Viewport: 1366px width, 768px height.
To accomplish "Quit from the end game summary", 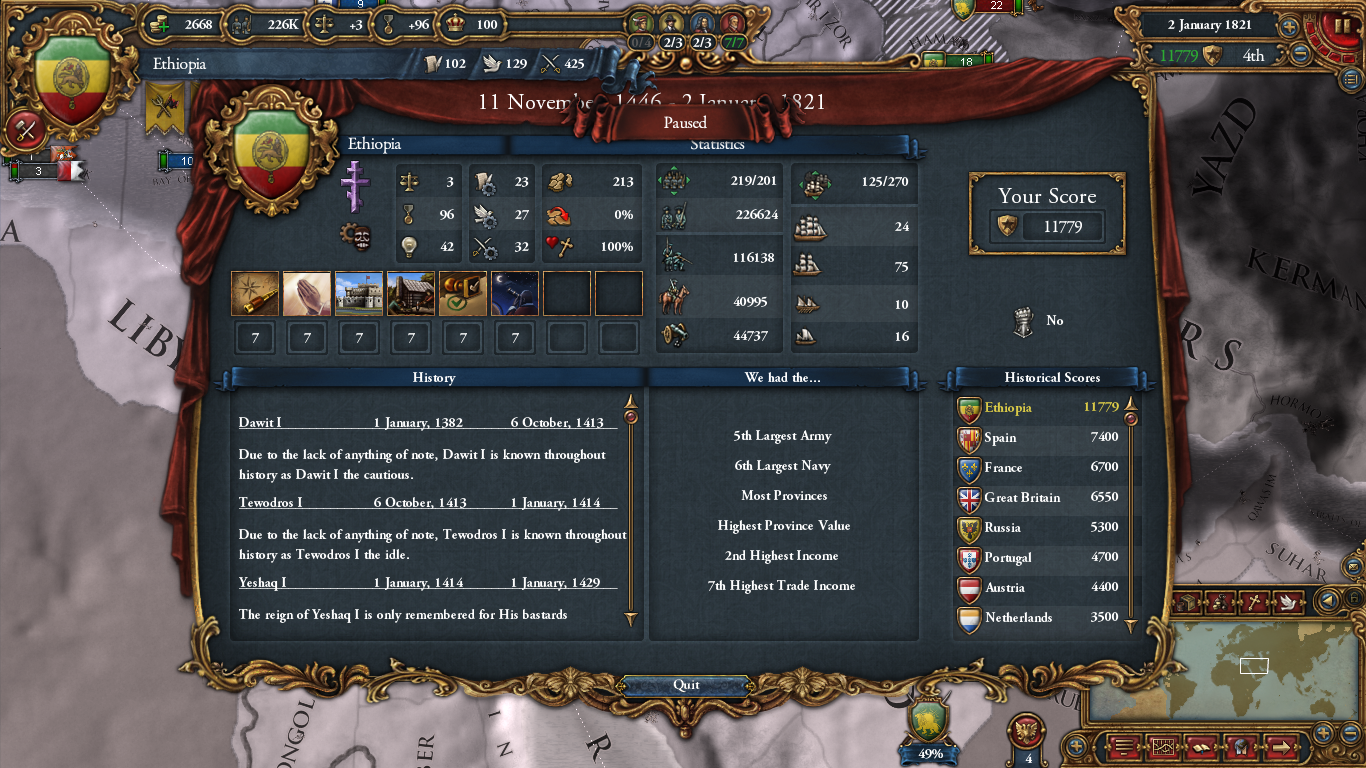I will (686, 685).
